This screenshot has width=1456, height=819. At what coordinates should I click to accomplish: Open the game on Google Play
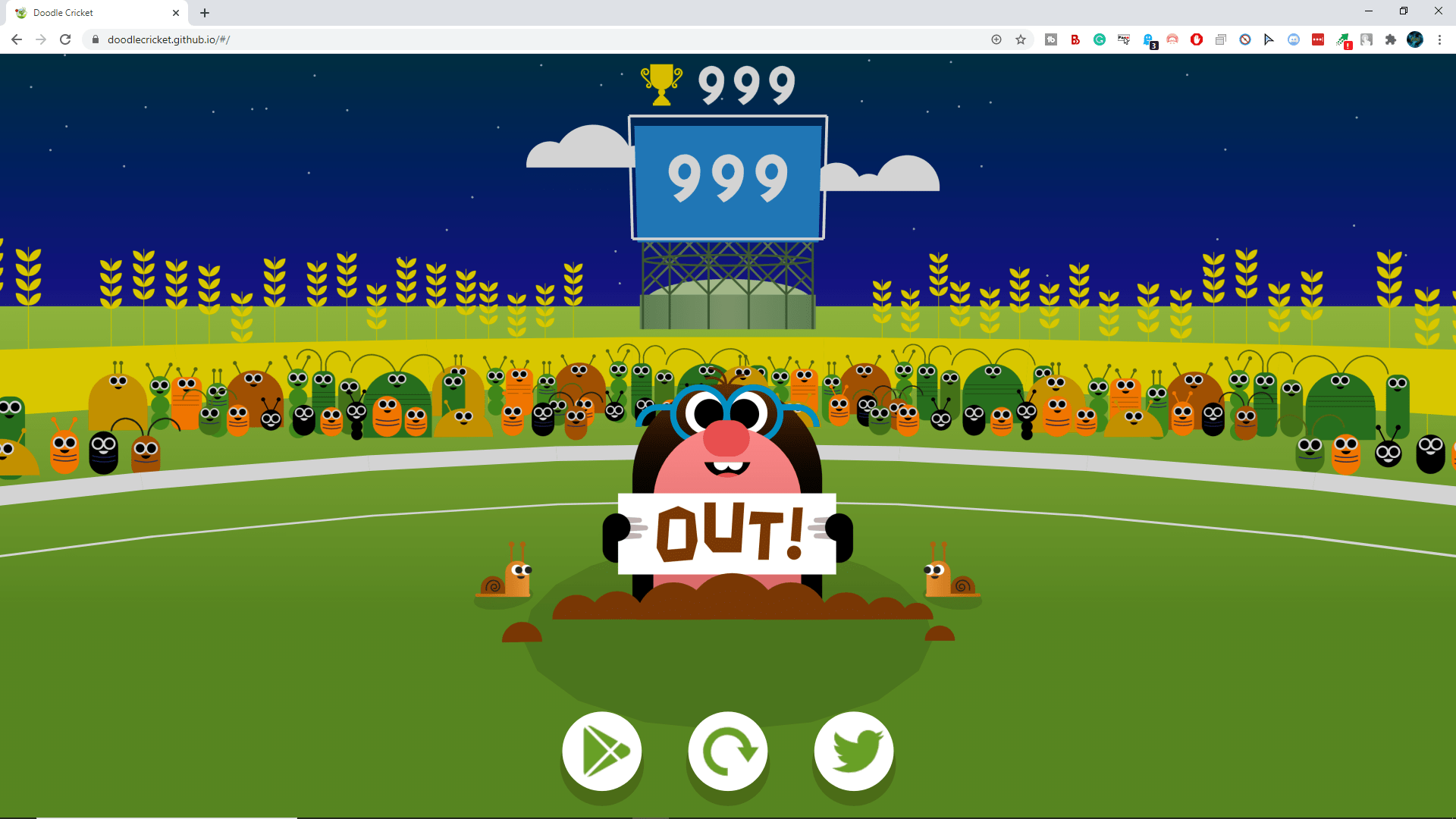coord(601,752)
